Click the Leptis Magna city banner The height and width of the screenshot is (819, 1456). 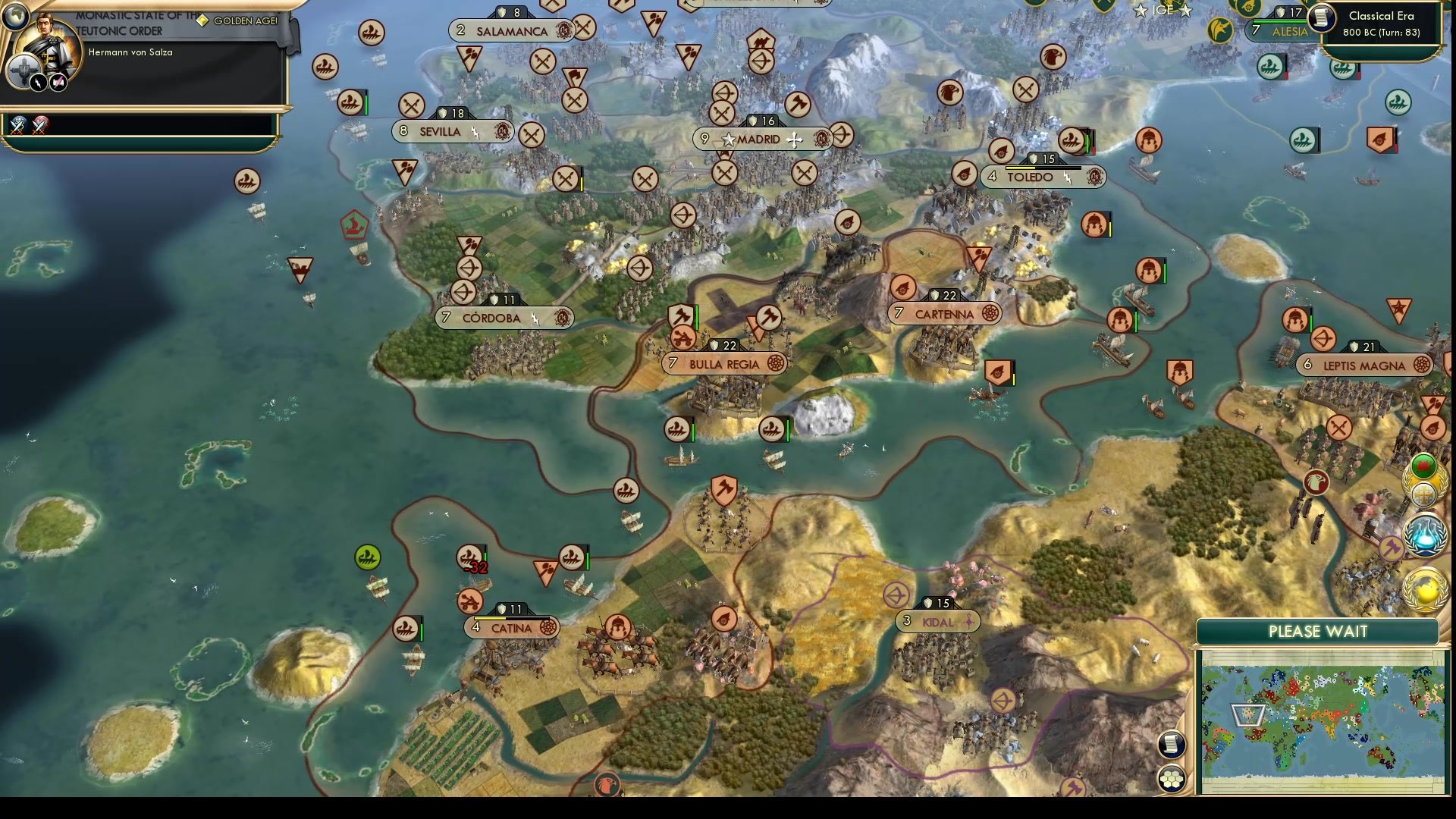click(1366, 365)
